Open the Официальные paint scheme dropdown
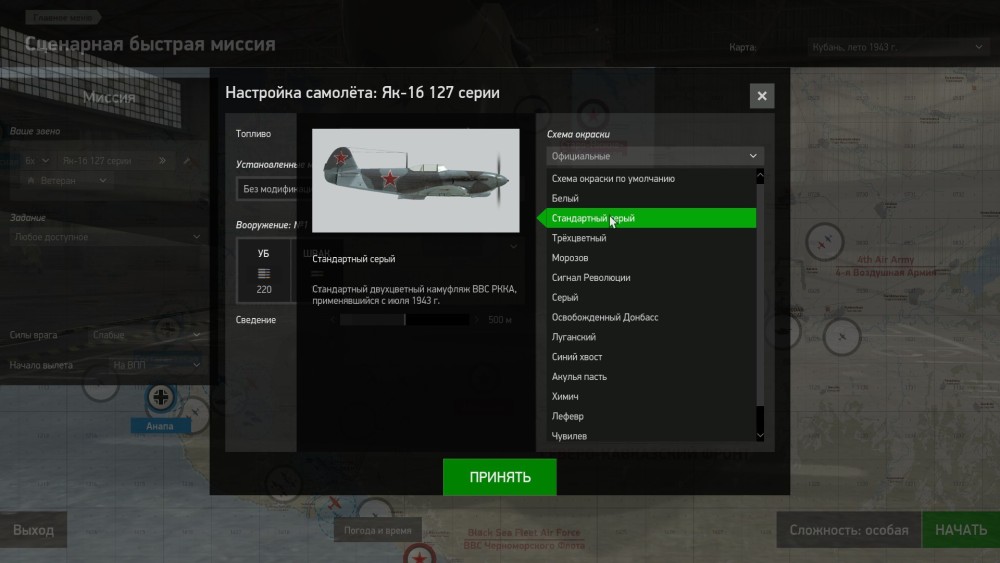The height and width of the screenshot is (563, 1000). [x=655, y=156]
